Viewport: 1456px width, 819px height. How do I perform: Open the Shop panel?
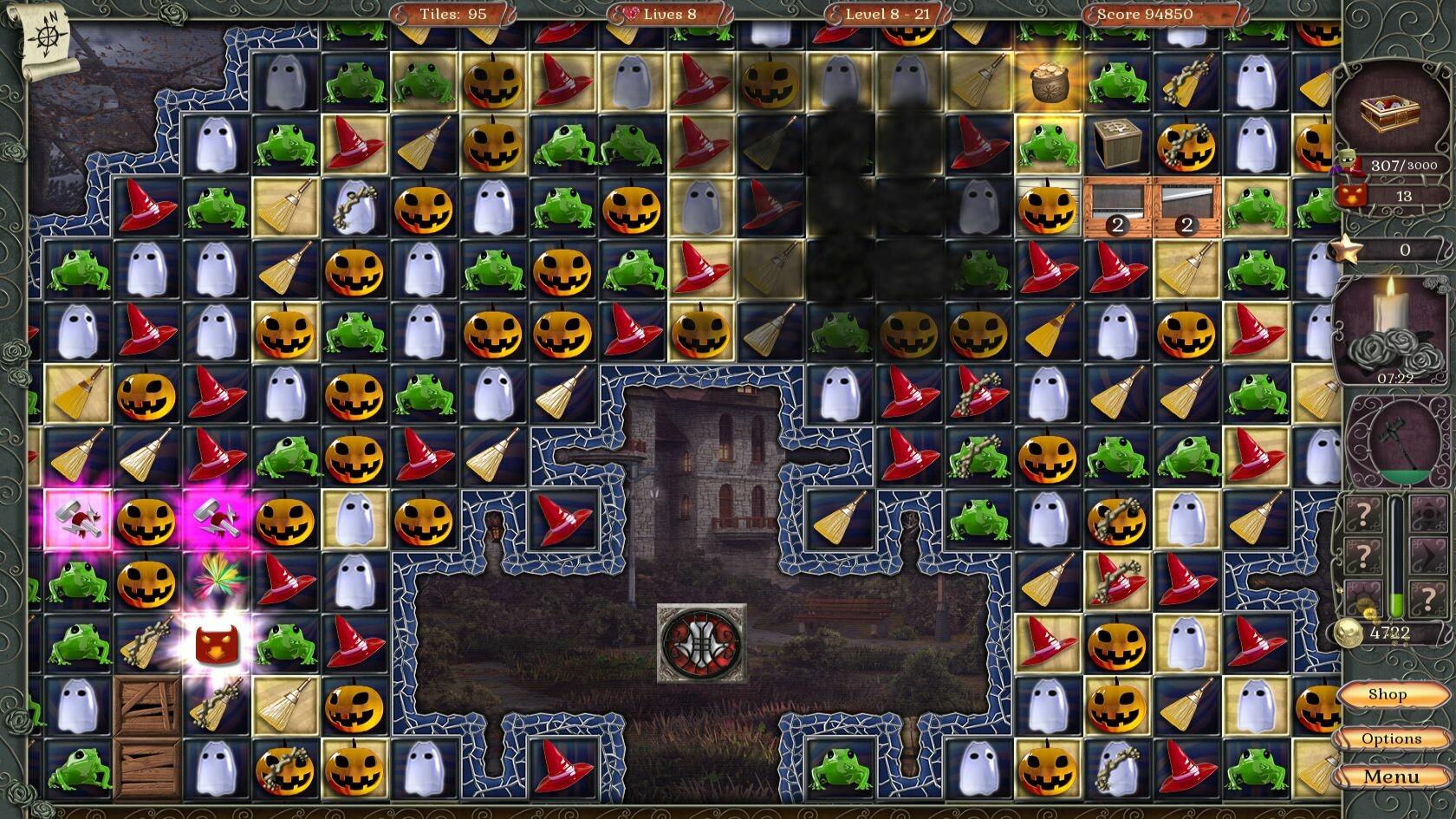pyautogui.click(x=1388, y=693)
